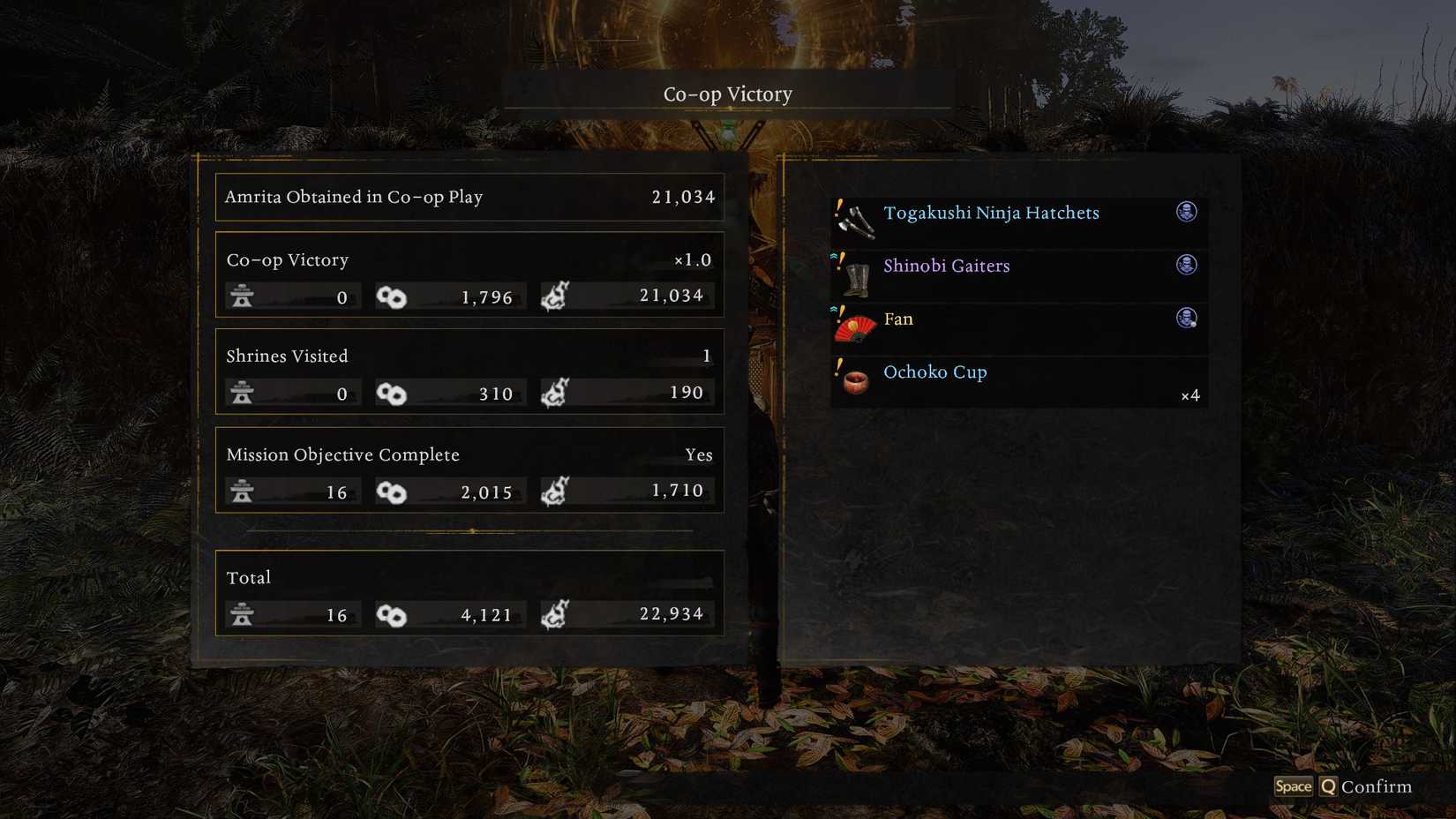
Task: Click the shrine icon in the Total row
Action: [243, 614]
